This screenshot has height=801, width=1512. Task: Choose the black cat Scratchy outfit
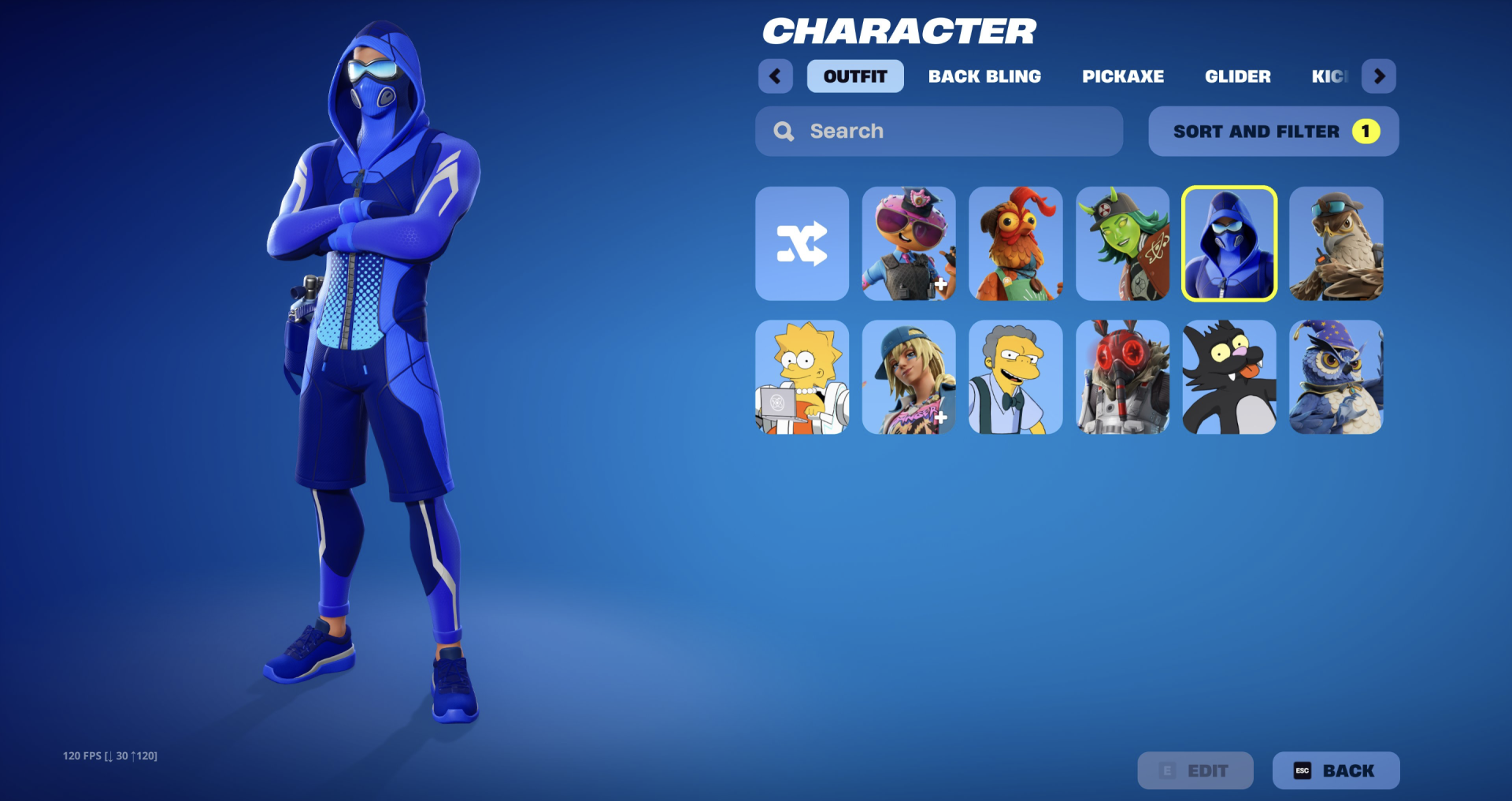(x=1228, y=377)
